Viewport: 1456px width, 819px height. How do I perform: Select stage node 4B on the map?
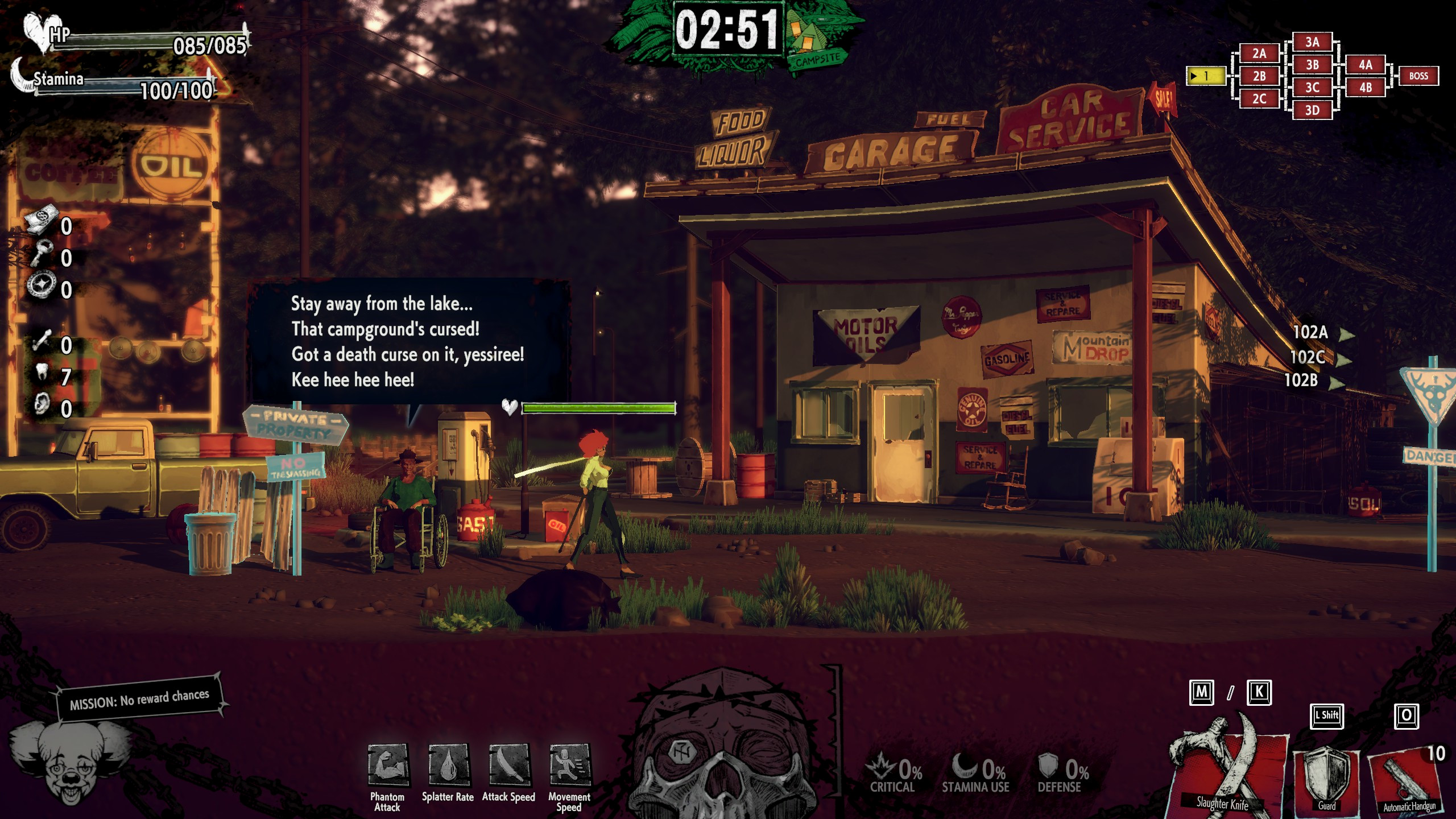[1365, 88]
